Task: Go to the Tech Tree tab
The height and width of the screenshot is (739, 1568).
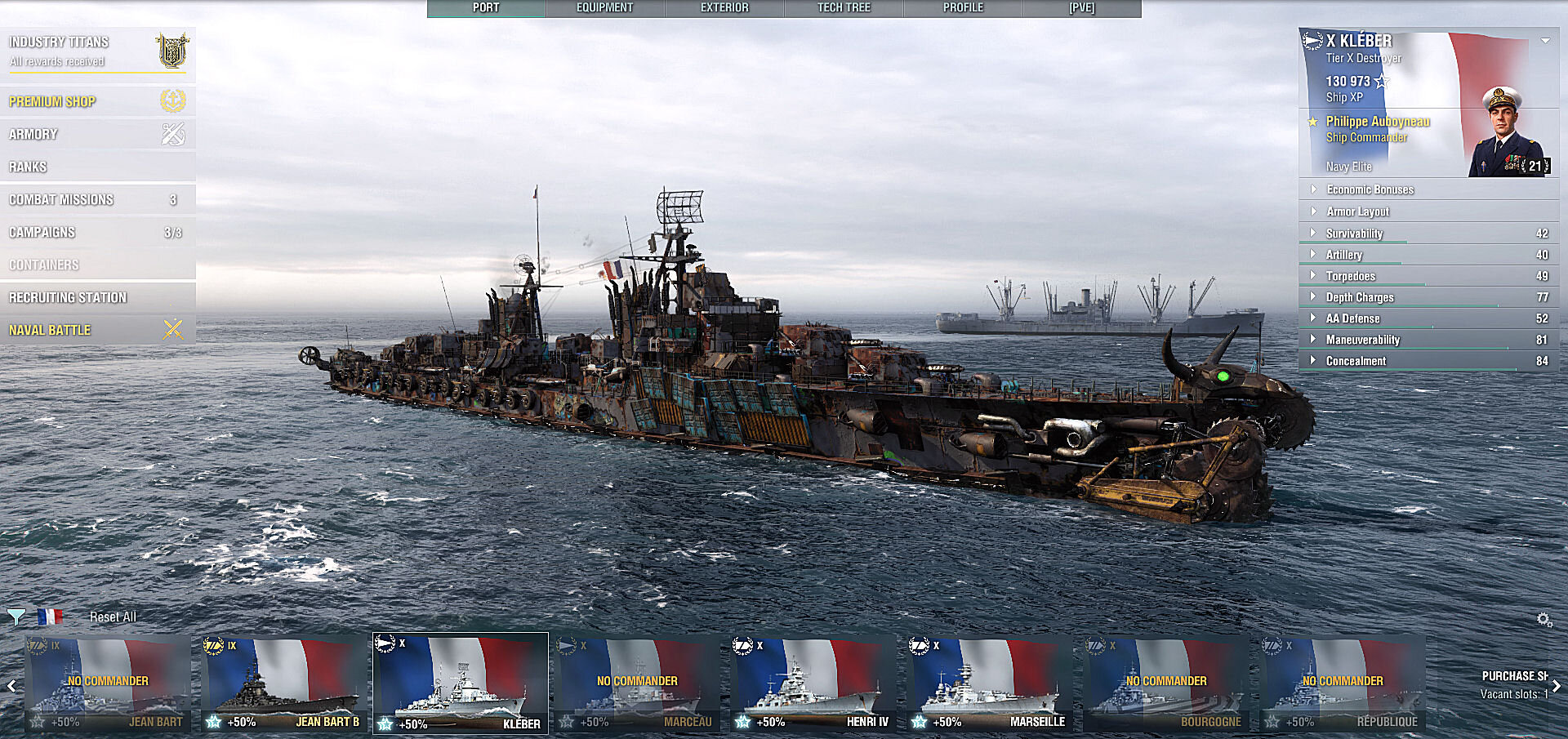Action: [844, 8]
